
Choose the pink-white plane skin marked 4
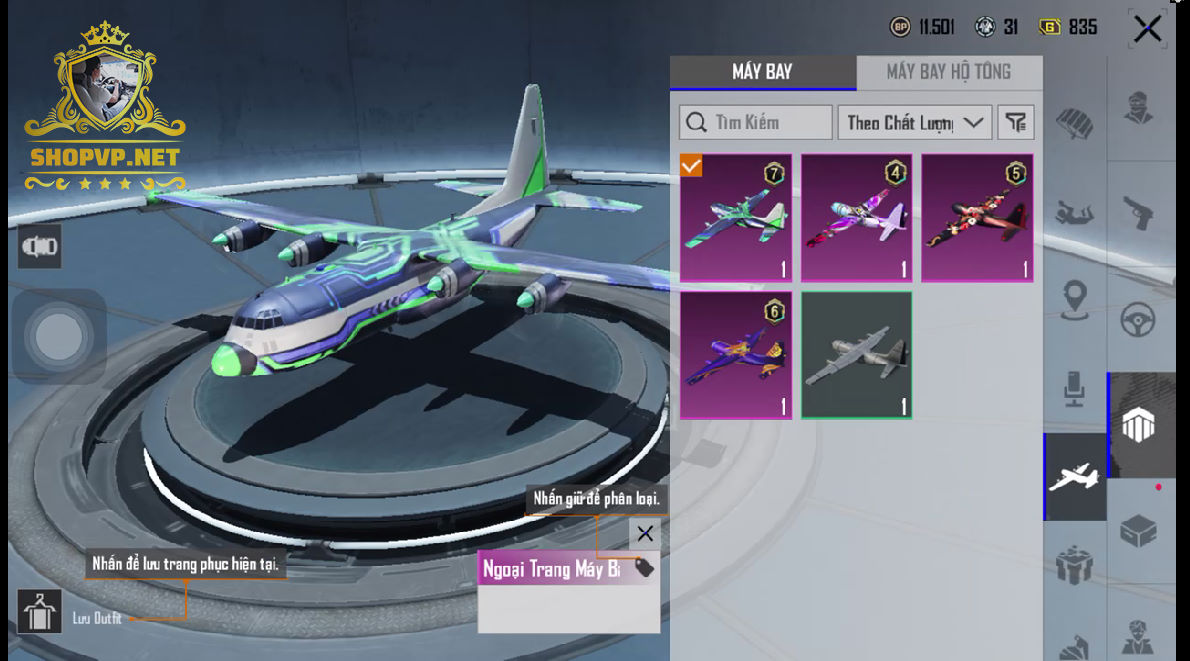(x=857, y=218)
